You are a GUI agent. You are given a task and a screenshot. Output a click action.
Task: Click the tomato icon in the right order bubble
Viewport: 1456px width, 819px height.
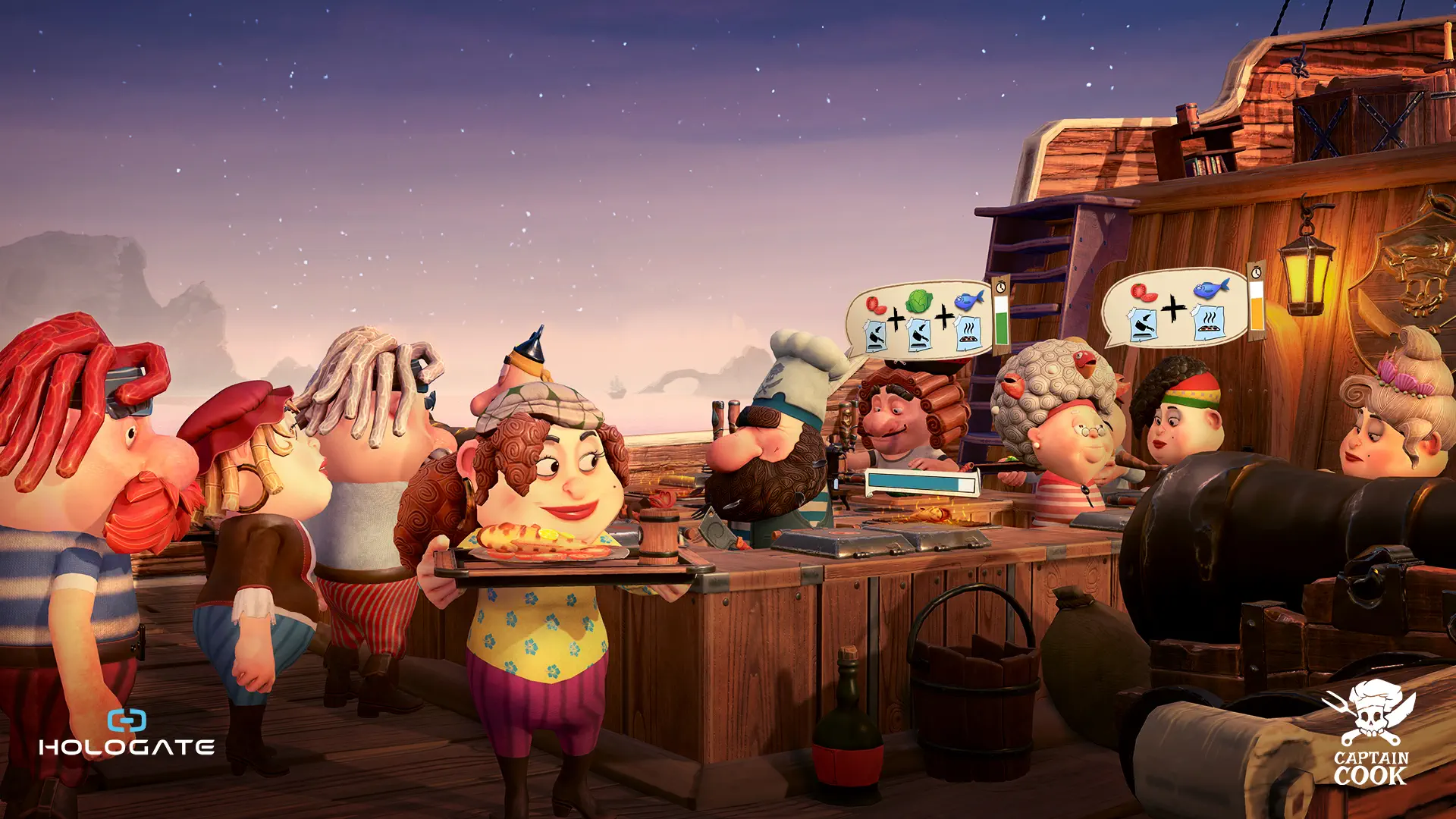1144,290
